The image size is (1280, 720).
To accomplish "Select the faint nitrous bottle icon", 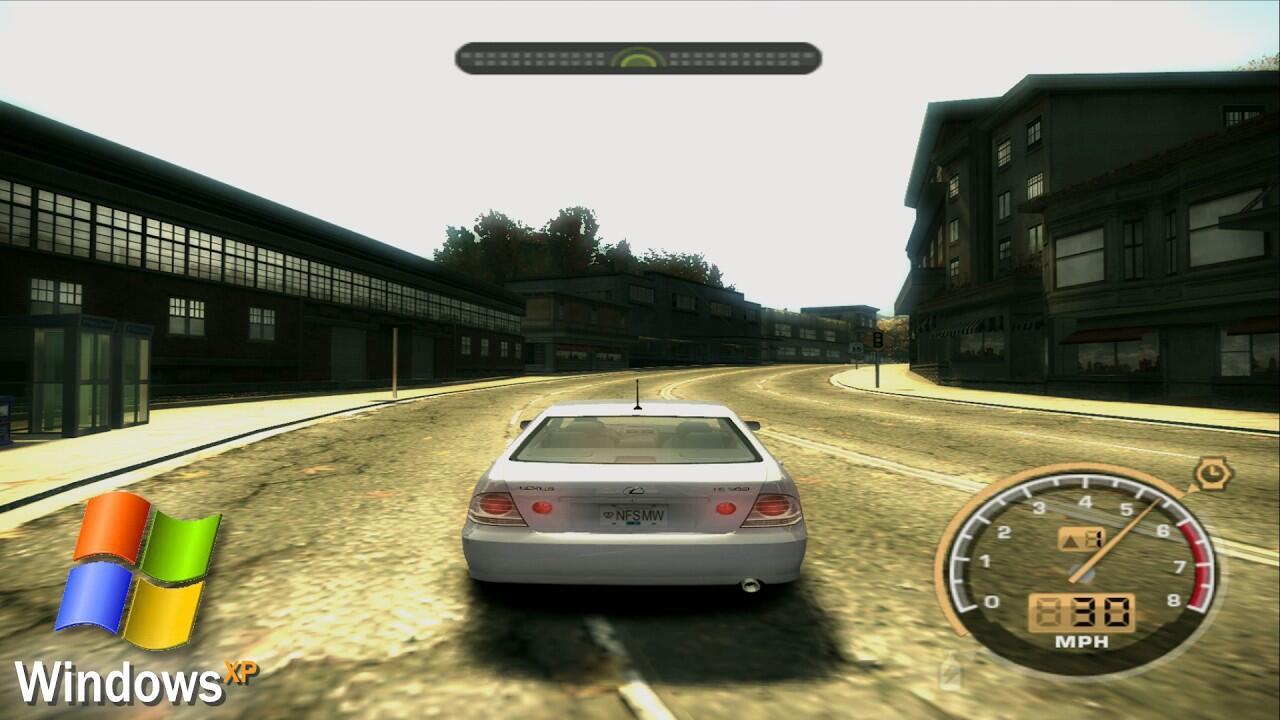I will 949,670.
